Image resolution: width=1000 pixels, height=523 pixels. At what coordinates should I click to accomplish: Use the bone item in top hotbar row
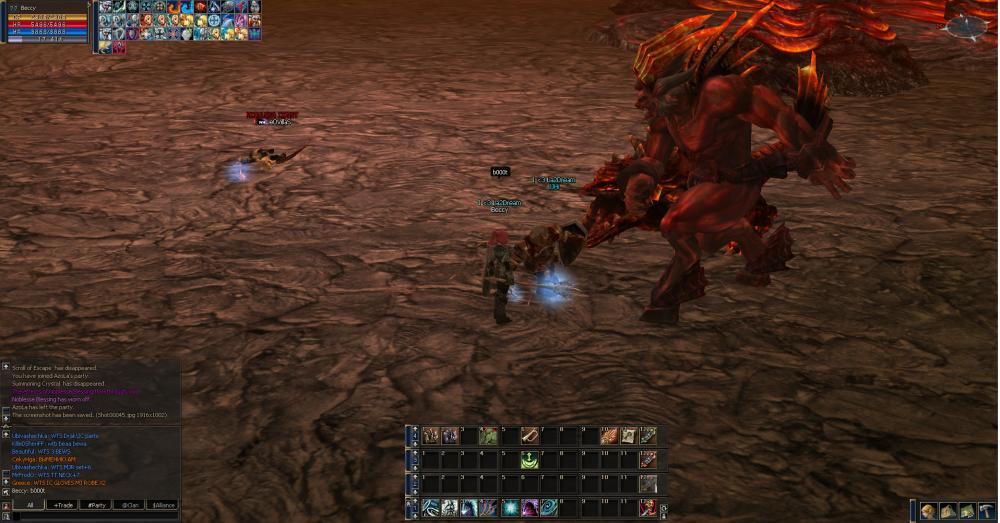529,436
